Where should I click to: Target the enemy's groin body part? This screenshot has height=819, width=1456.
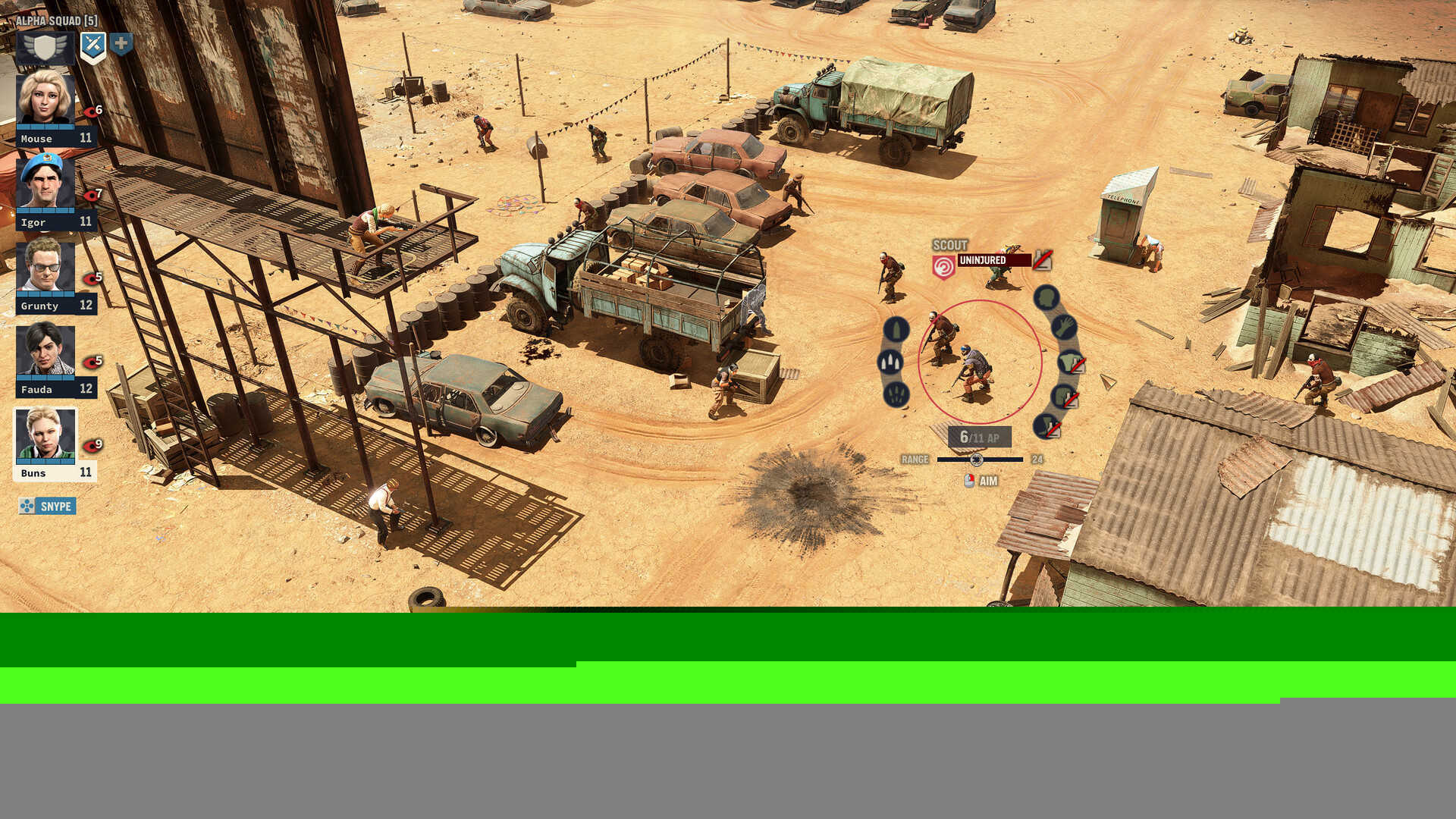point(1065,395)
